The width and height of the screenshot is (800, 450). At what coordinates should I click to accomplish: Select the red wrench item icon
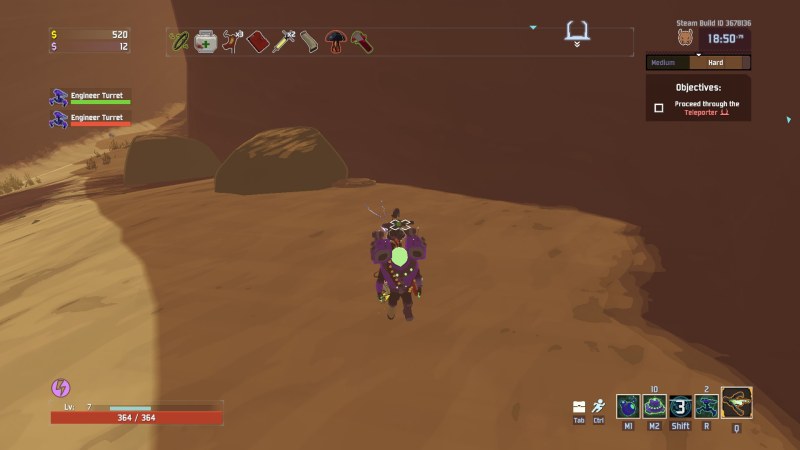point(362,42)
